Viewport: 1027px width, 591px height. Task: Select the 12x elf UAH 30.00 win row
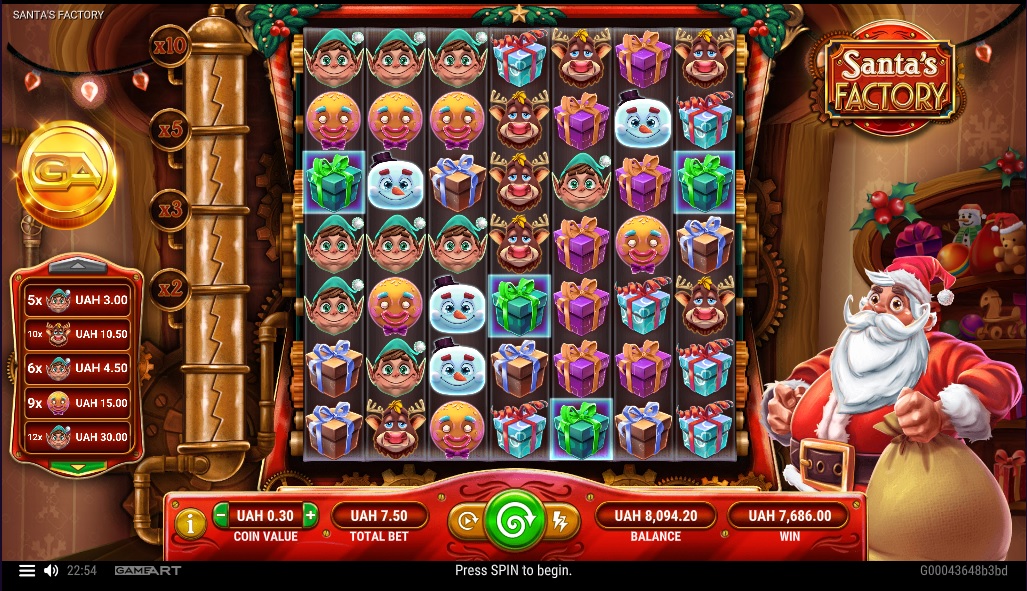click(77, 437)
